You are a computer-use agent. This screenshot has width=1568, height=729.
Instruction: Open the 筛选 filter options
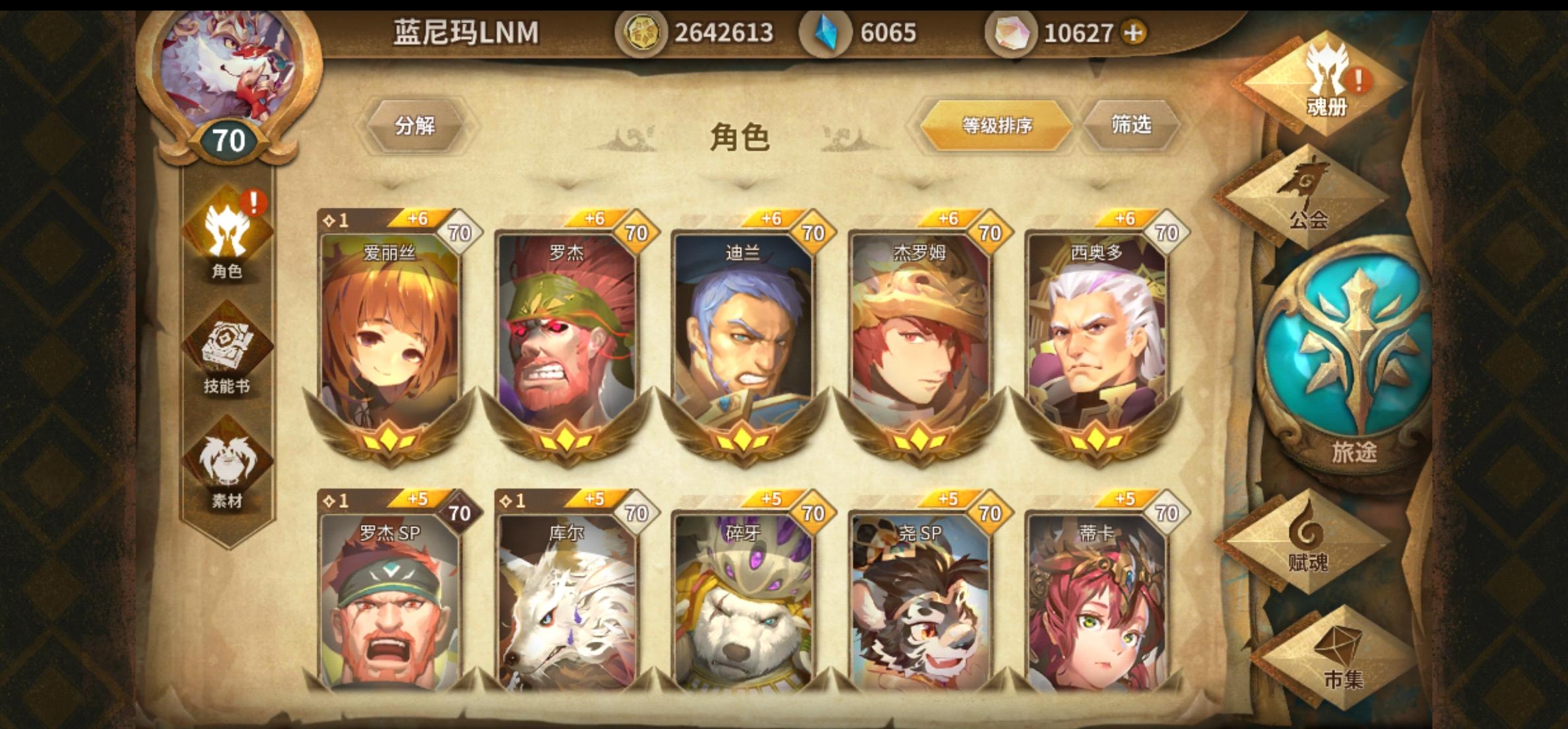(x=1138, y=127)
